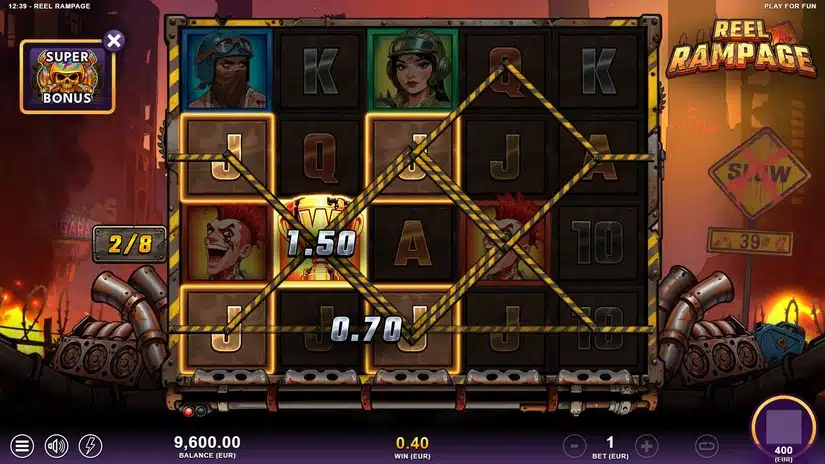Decrease the bet with the minus button
The width and height of the screenshot is (825, 464).
point(574,445)
